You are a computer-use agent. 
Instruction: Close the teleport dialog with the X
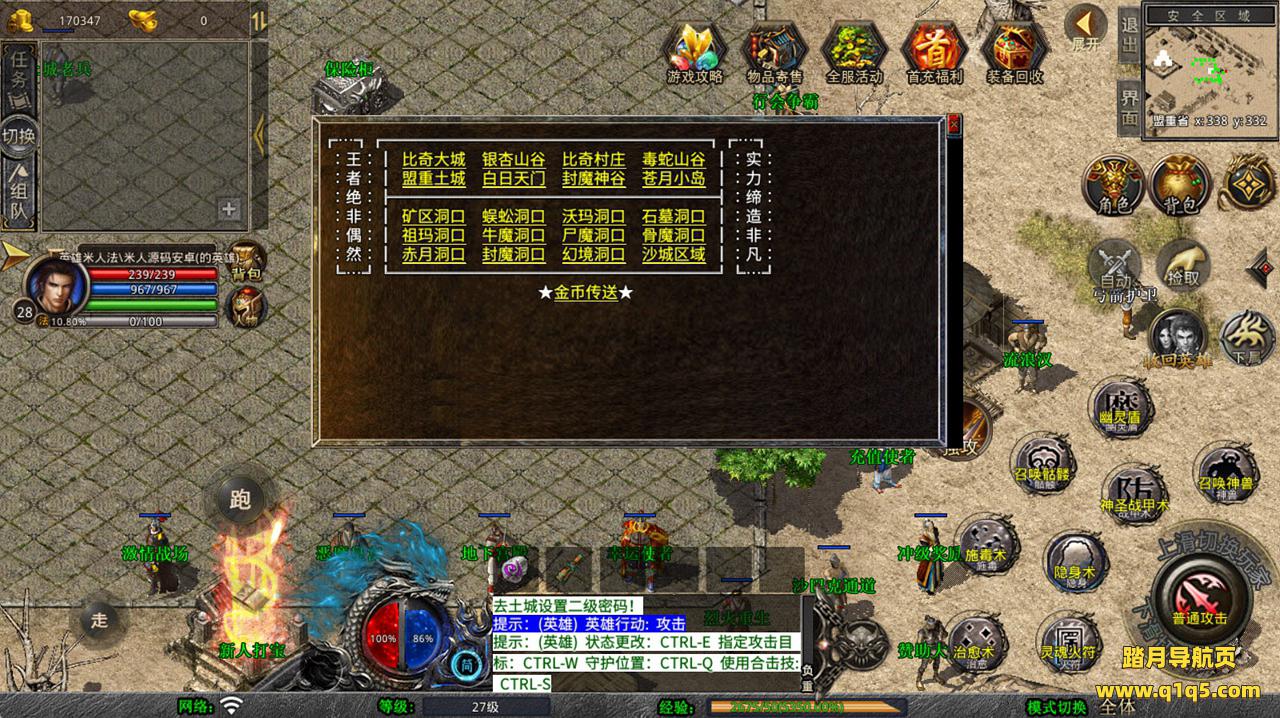pyautogui.click(x=953, y=125)
